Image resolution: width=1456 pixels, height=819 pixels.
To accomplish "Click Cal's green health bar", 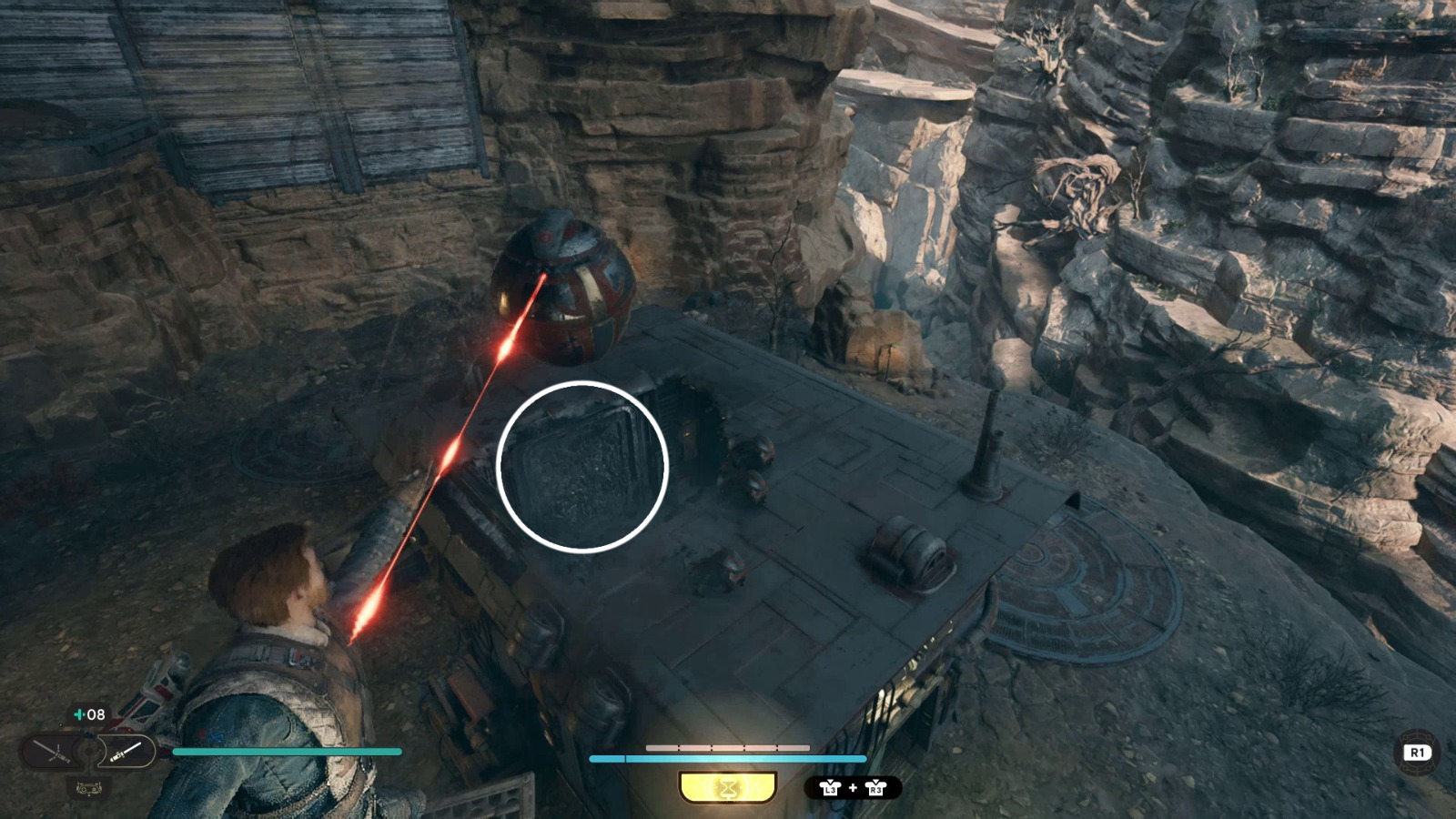I will point(285,752).
